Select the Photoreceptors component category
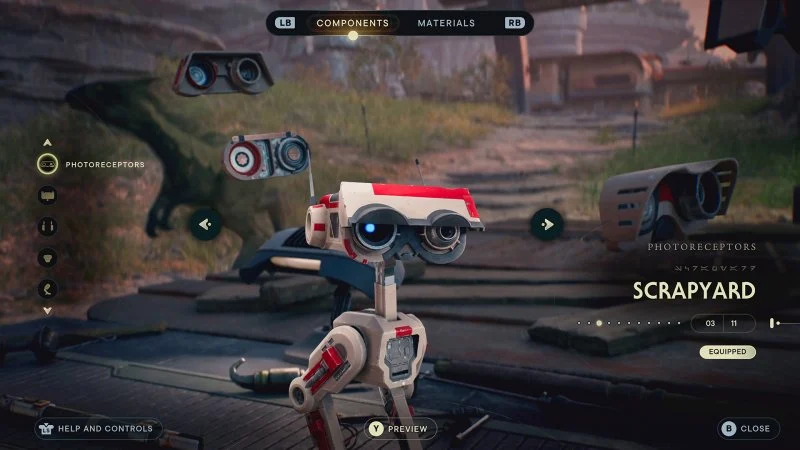 47,163
